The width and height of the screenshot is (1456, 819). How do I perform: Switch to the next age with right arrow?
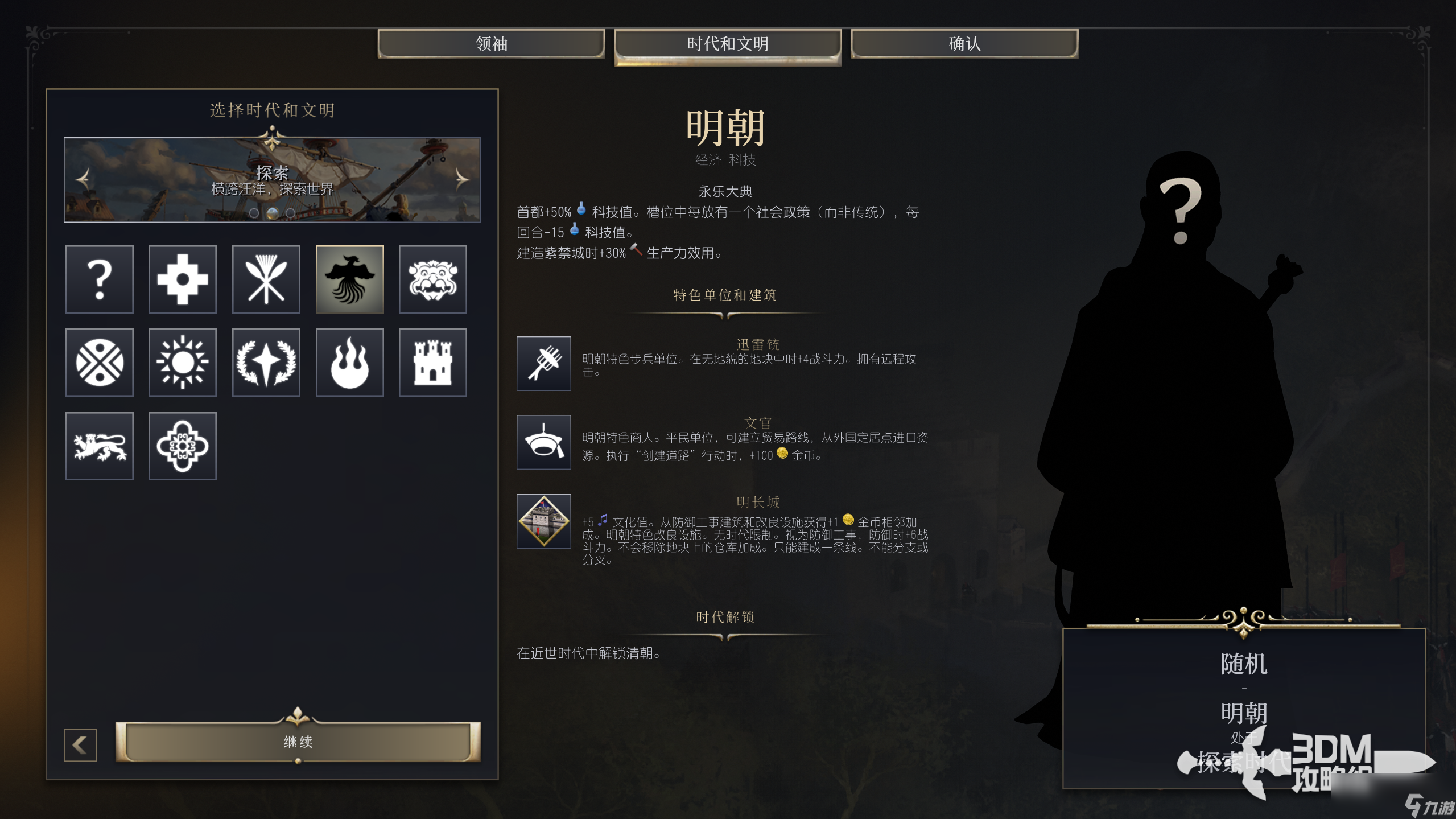[461, 179]
